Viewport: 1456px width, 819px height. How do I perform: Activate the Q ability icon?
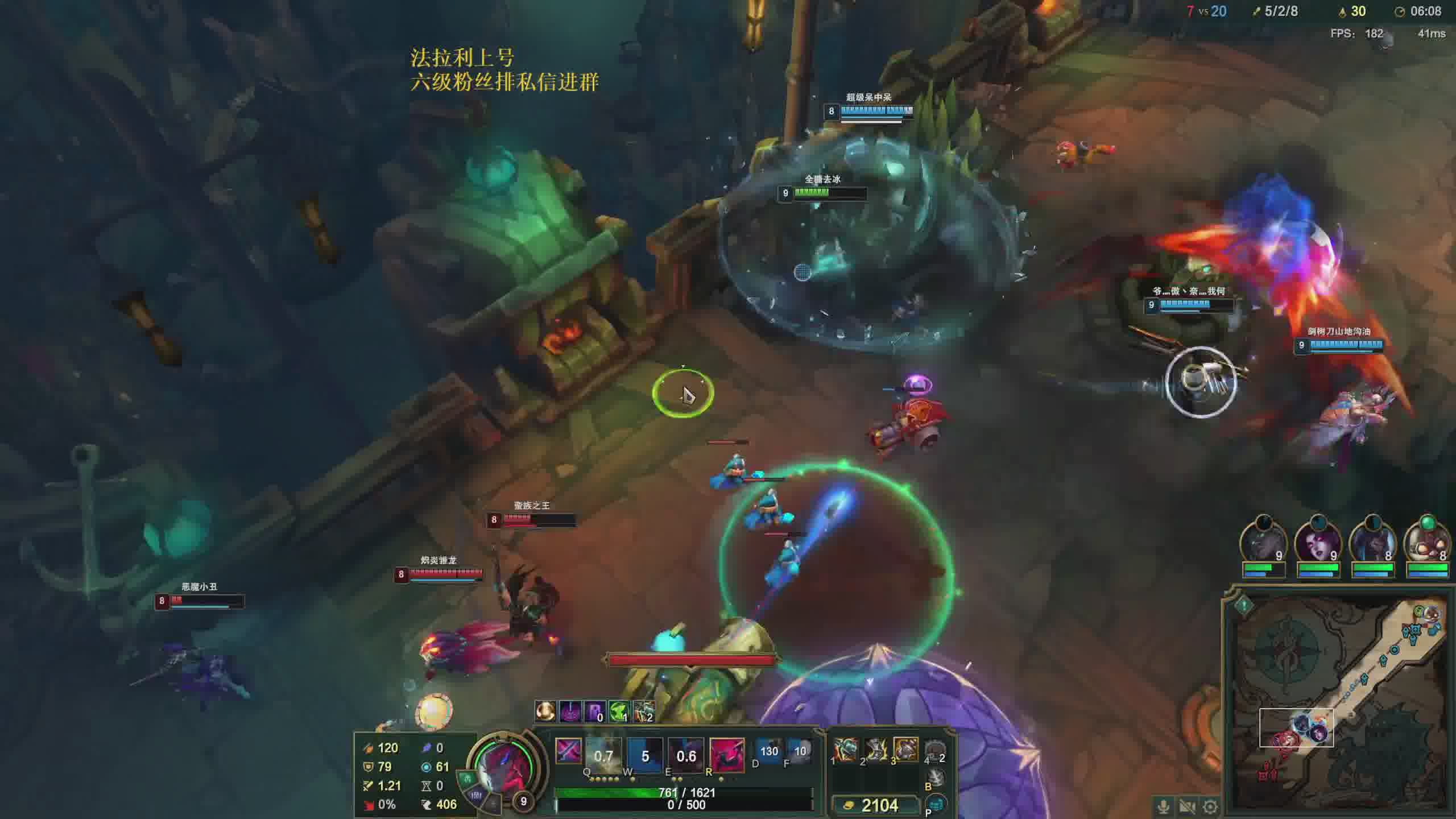(603, 756)
